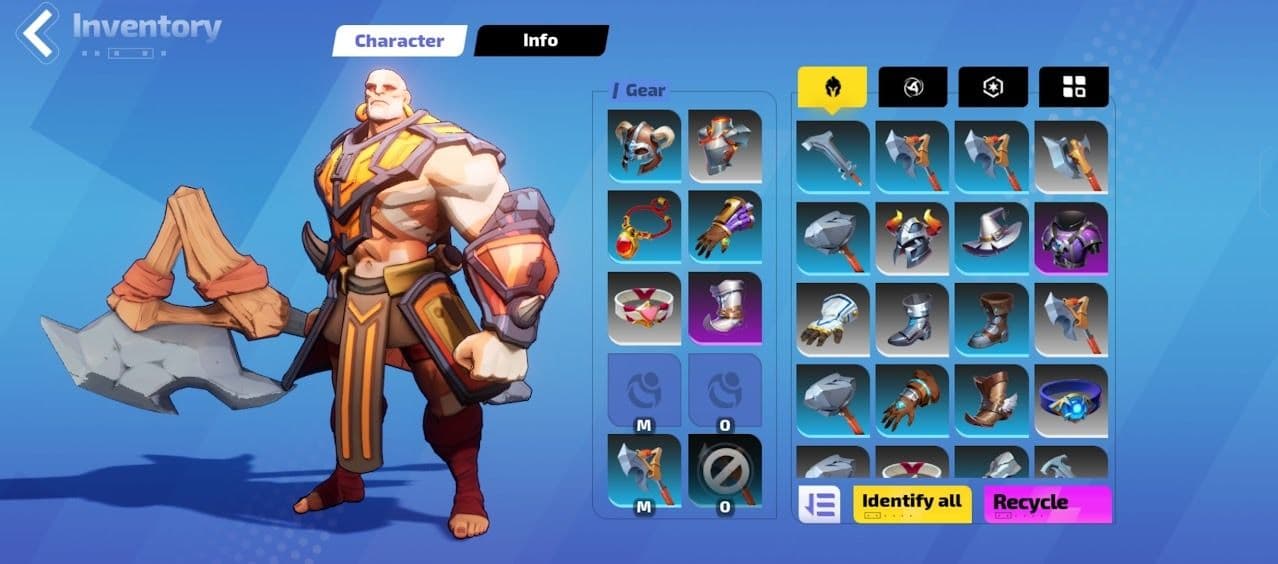Screen dimensions: 1278x564
Task: Open the Info tab
Action: coord(540,41)
